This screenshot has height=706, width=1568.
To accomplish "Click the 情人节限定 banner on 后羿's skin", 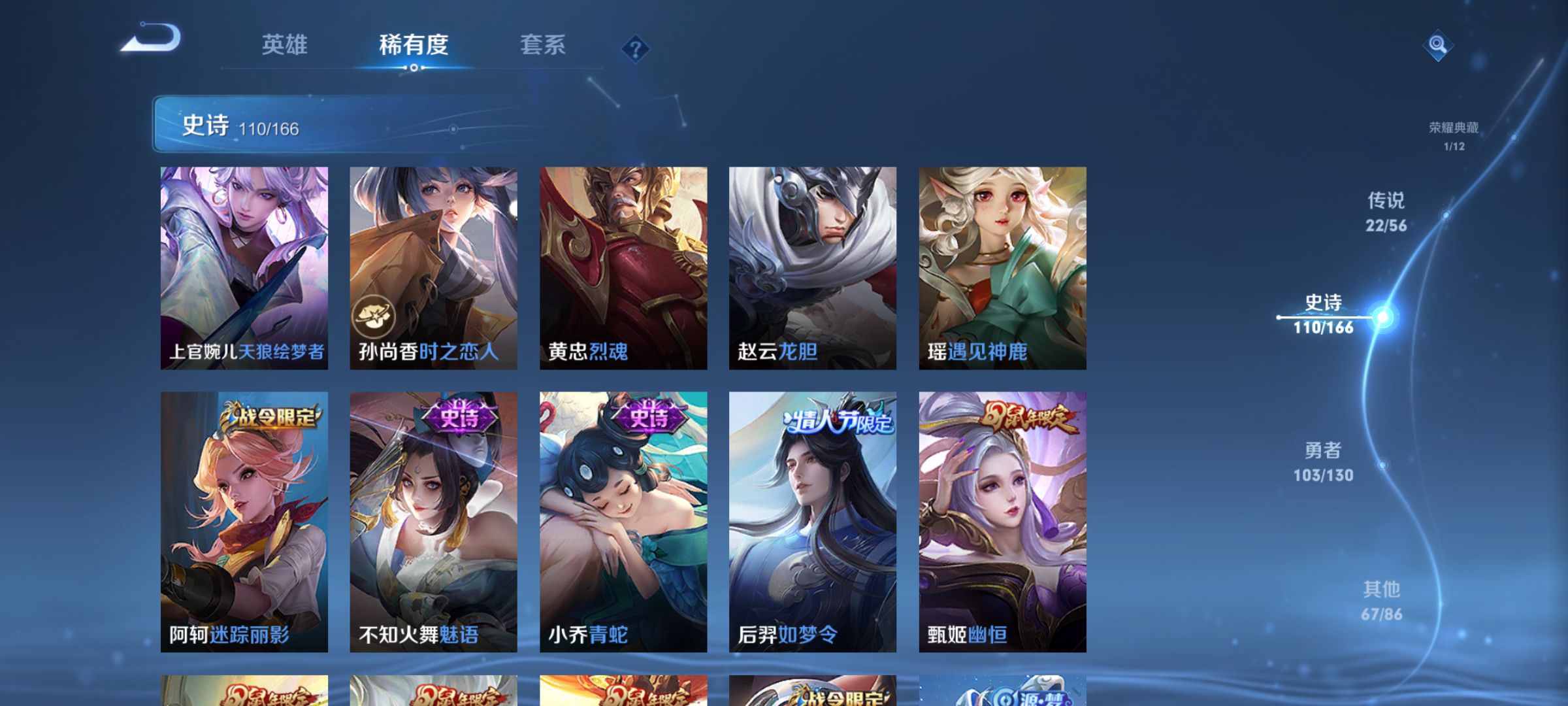I will [838, 423].
